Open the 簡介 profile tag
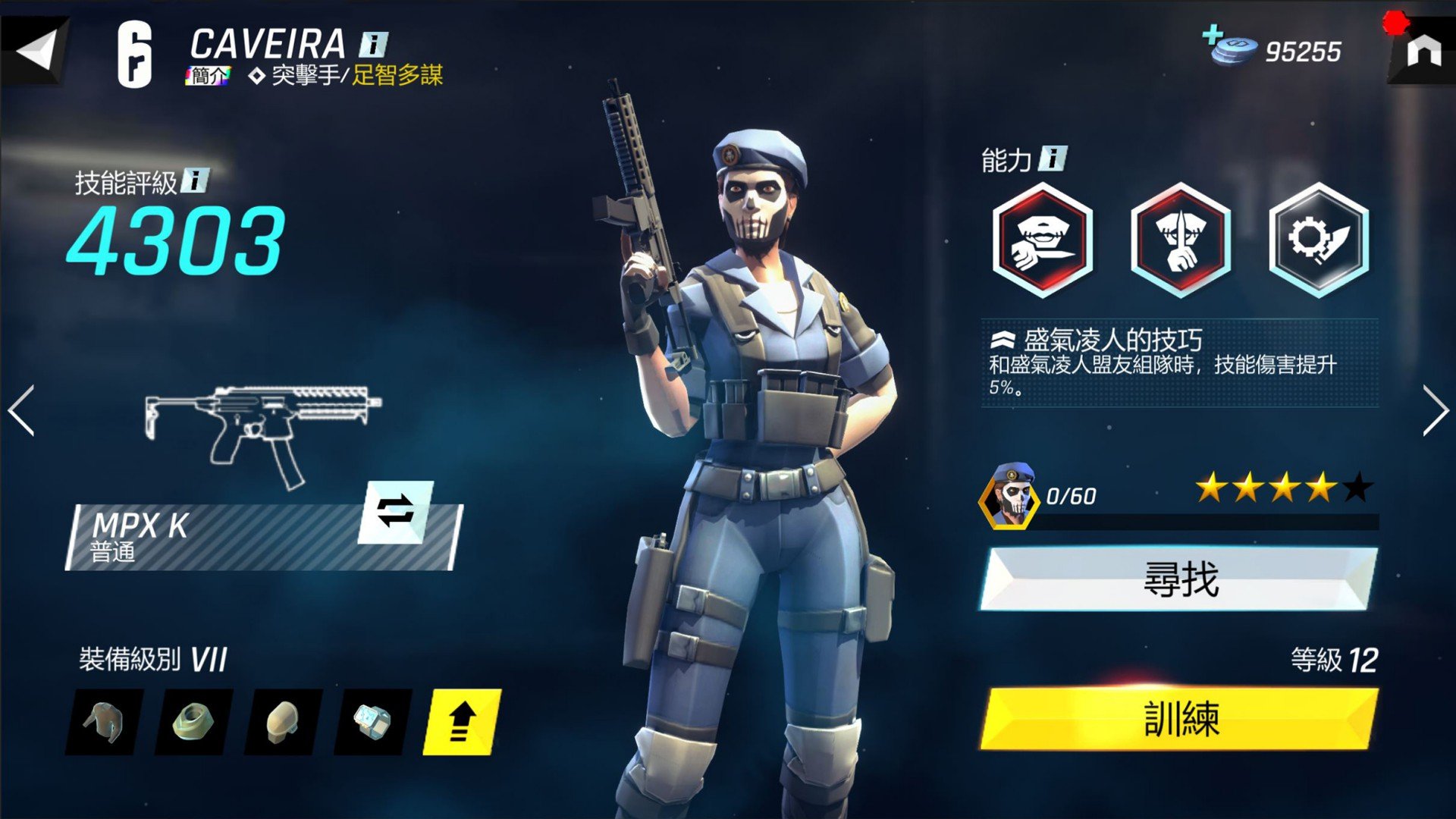1456x819 pixels. pyautogui.click(x=207, y=76)
